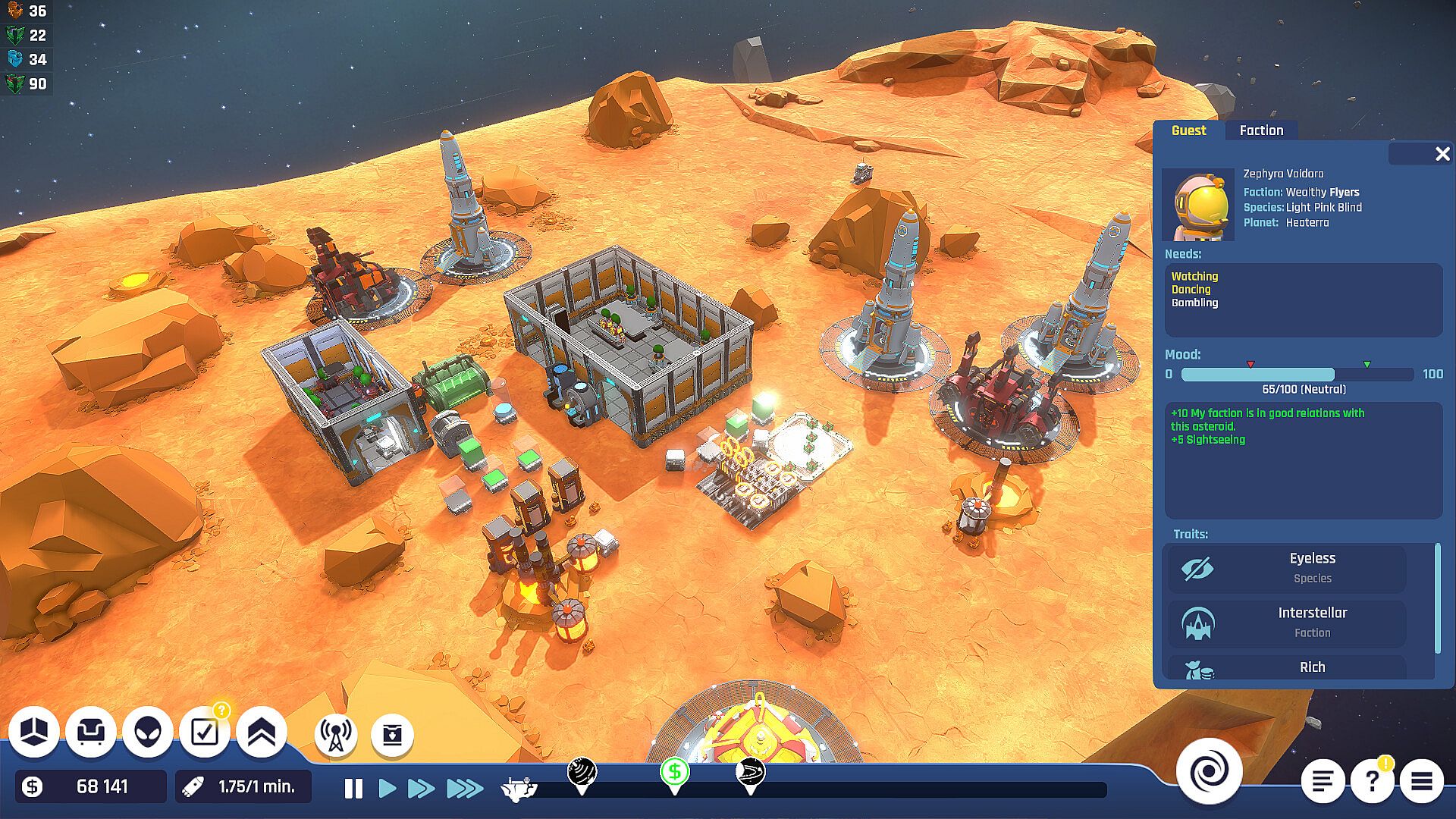Open the text lines log button
1456x819 pixels.
(1323, 781)
